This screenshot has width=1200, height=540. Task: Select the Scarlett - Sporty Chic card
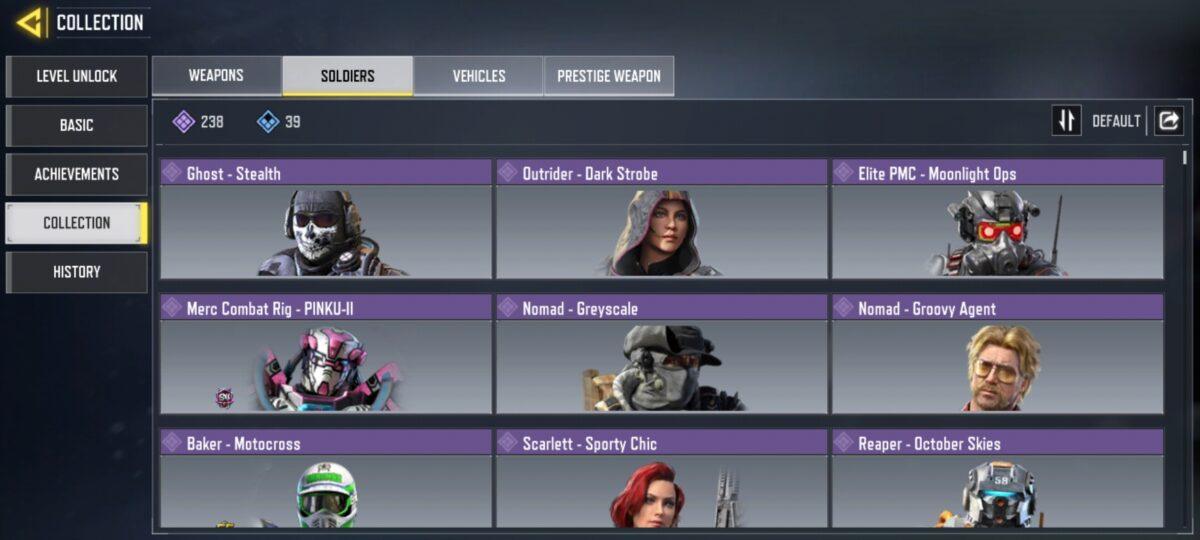tap(662, 479)
